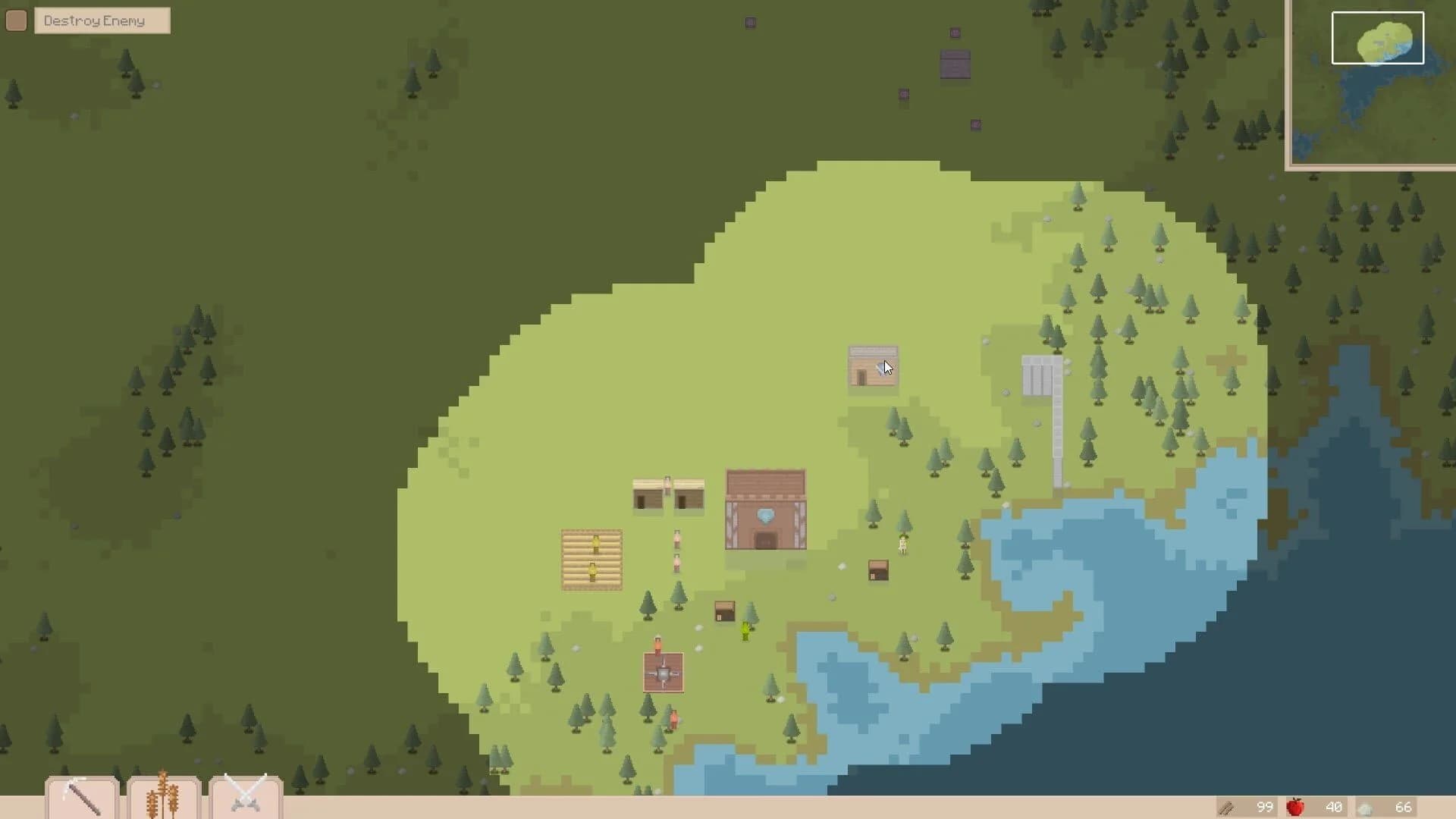
Task: Click the viewport rectangle on the minimap
Action: point(1376,37)
